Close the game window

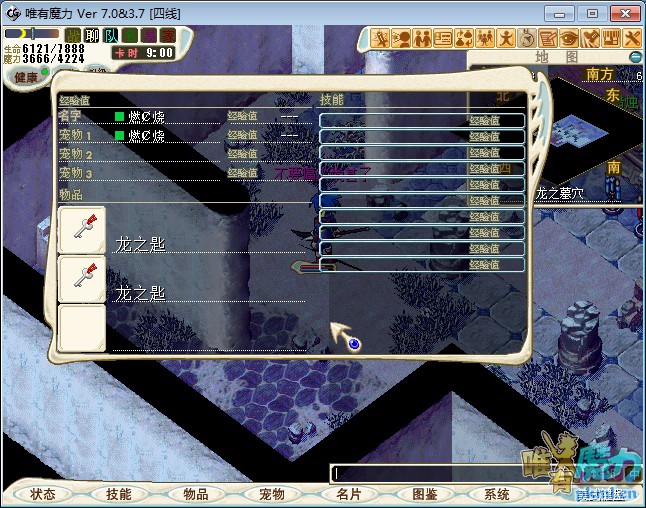tap(623, 13)
